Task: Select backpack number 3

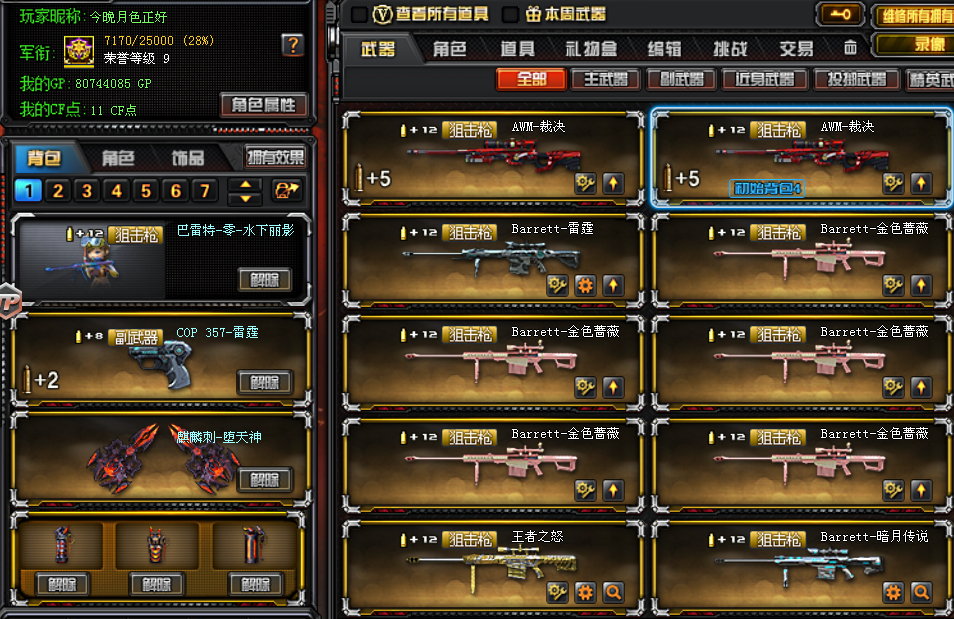Action: click(87, 190)
